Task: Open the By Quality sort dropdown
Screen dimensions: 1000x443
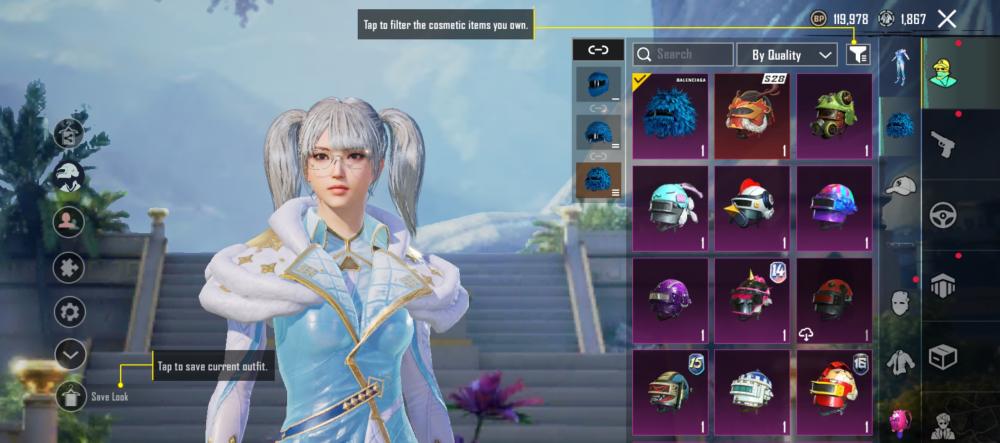Action: pos(787,55)
